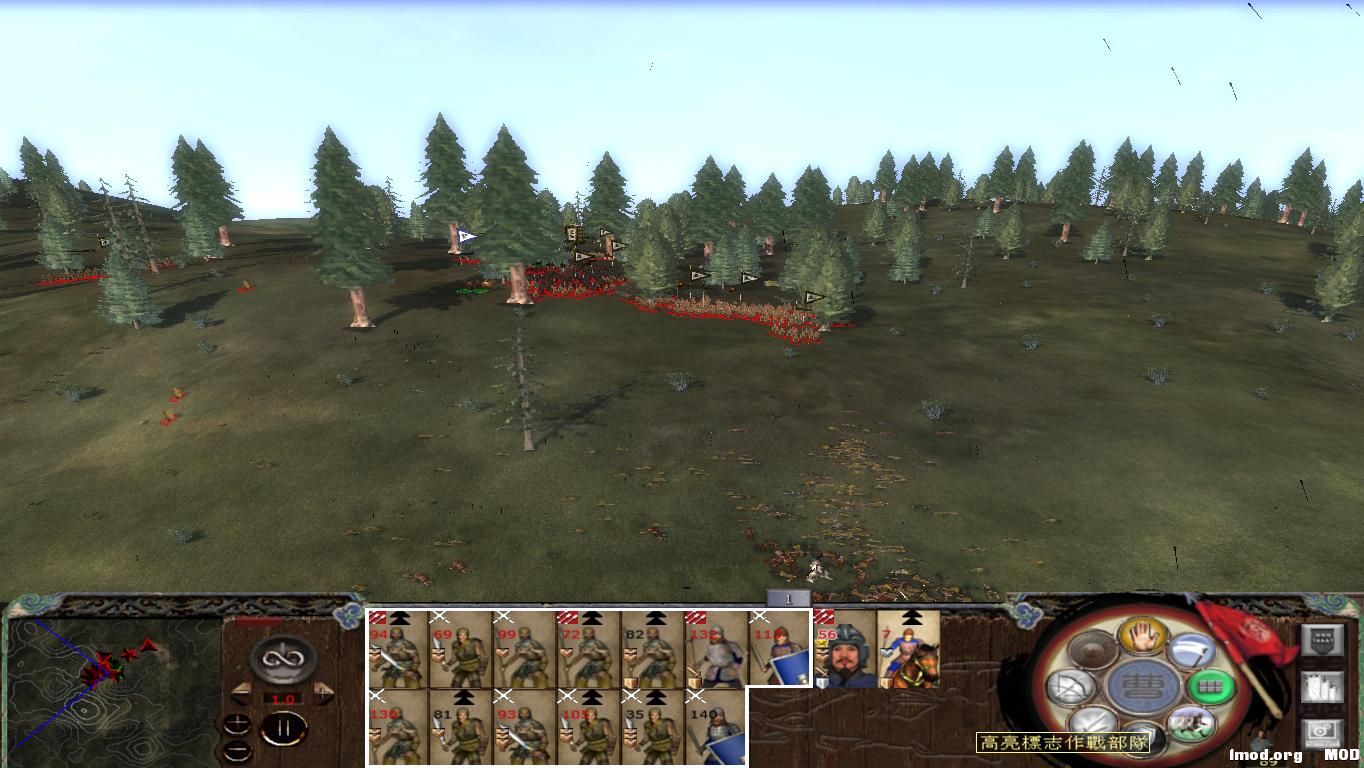
Task: Open the battle odds panel on the right
Action: pyautogui.click(x=1322, y=639)
